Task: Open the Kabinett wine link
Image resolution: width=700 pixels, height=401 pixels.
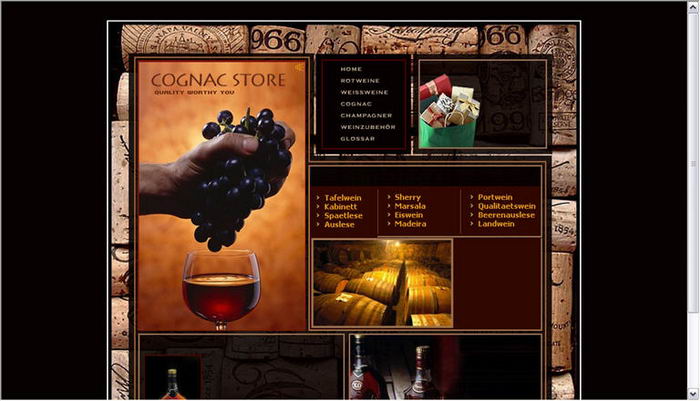Action: coord(340,207)
